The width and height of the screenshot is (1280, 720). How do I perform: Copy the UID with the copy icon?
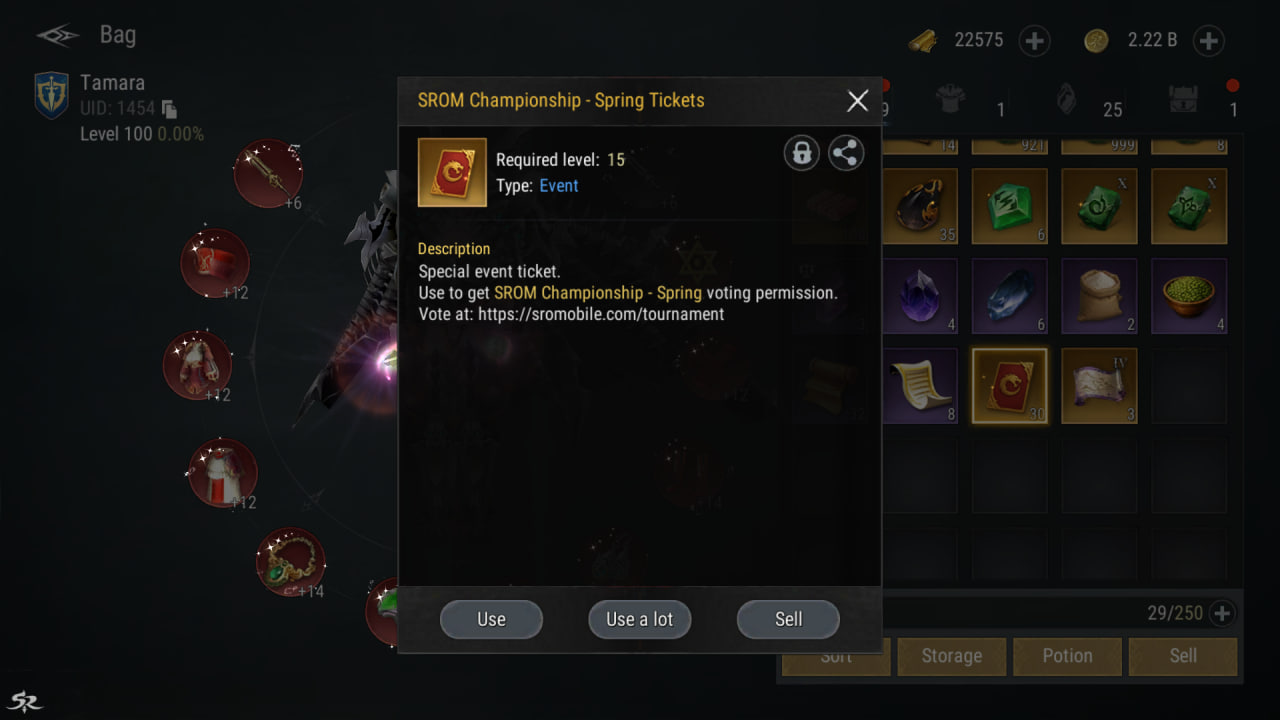pos(170,108)
